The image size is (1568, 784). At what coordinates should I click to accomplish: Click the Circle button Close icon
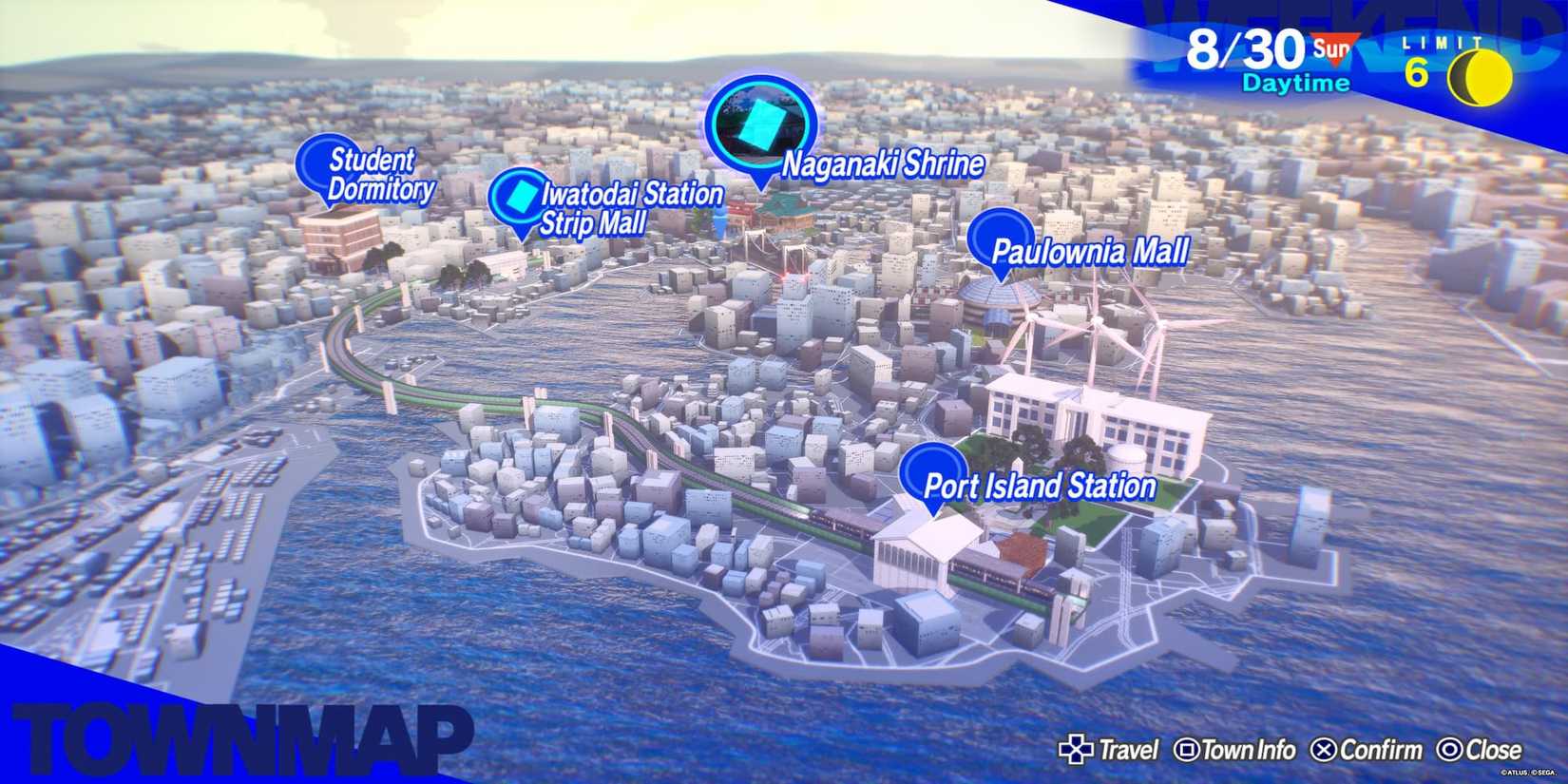point(1448,750)
